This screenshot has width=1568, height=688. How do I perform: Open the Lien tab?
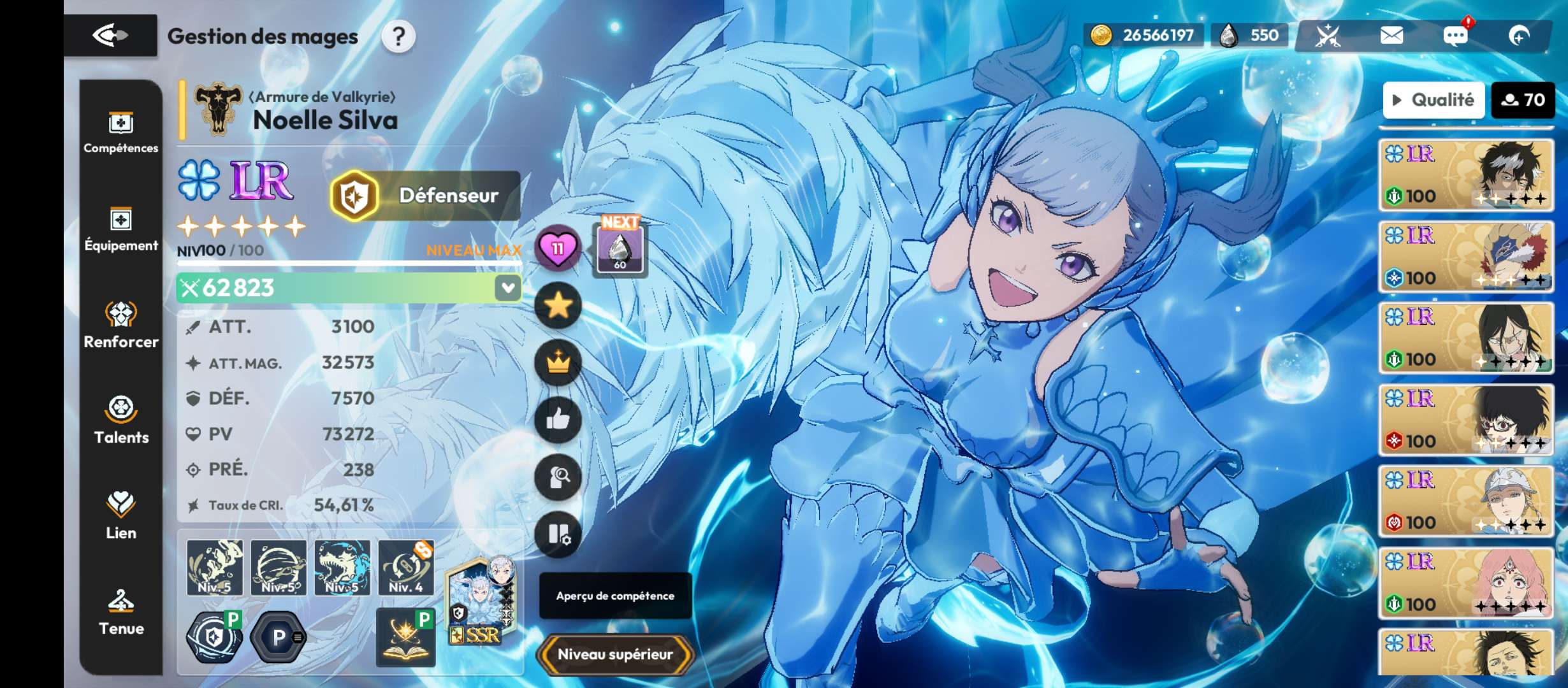tap(120, 517)
